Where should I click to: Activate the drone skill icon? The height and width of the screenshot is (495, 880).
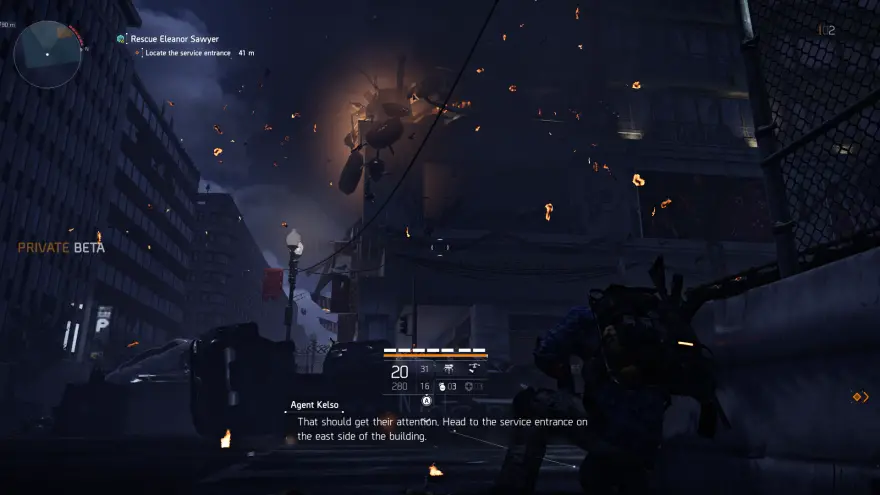tap(472, 370)
